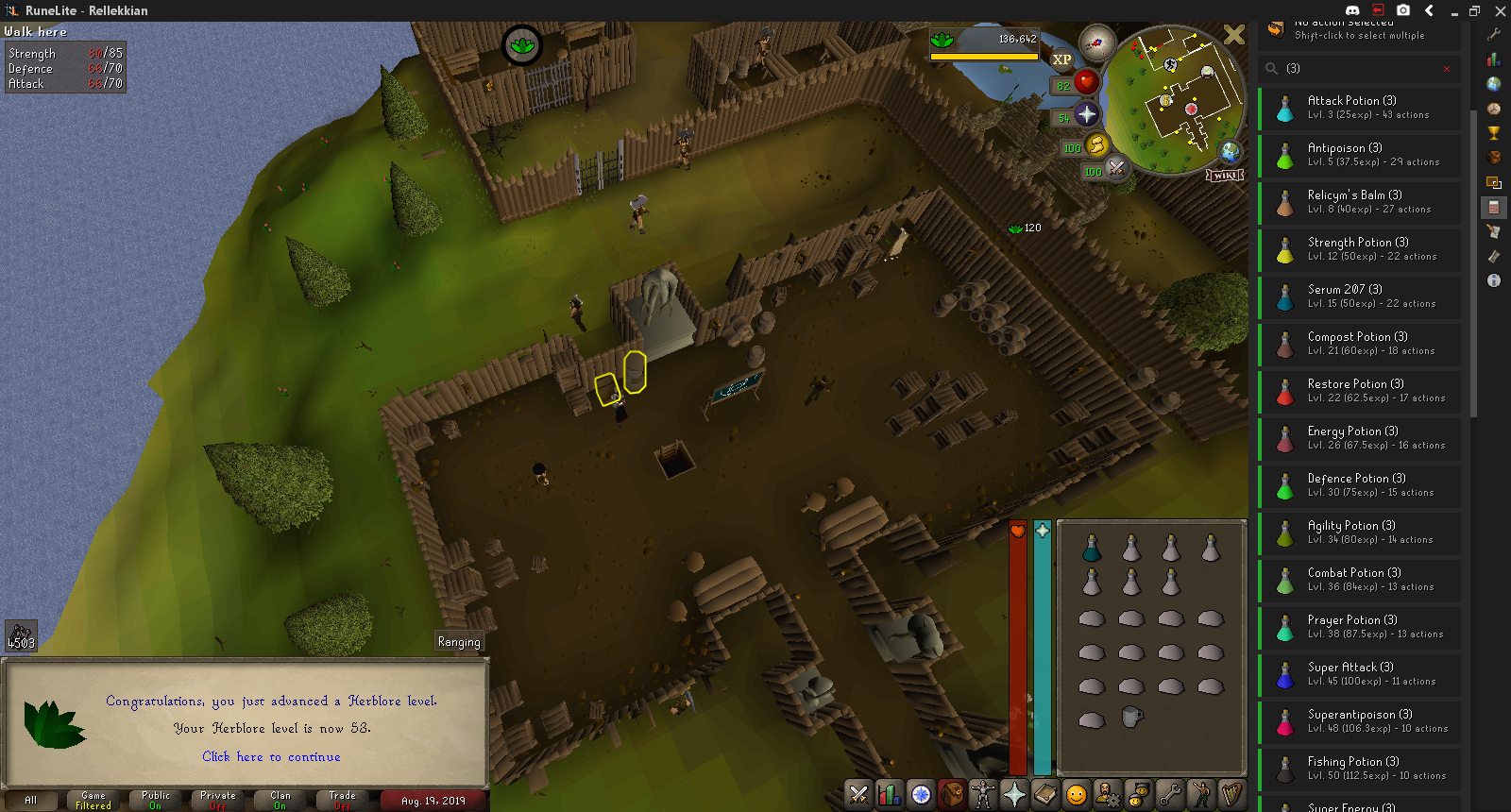
Task: Open the Music Player harp tab
Action: (1231, 795)
